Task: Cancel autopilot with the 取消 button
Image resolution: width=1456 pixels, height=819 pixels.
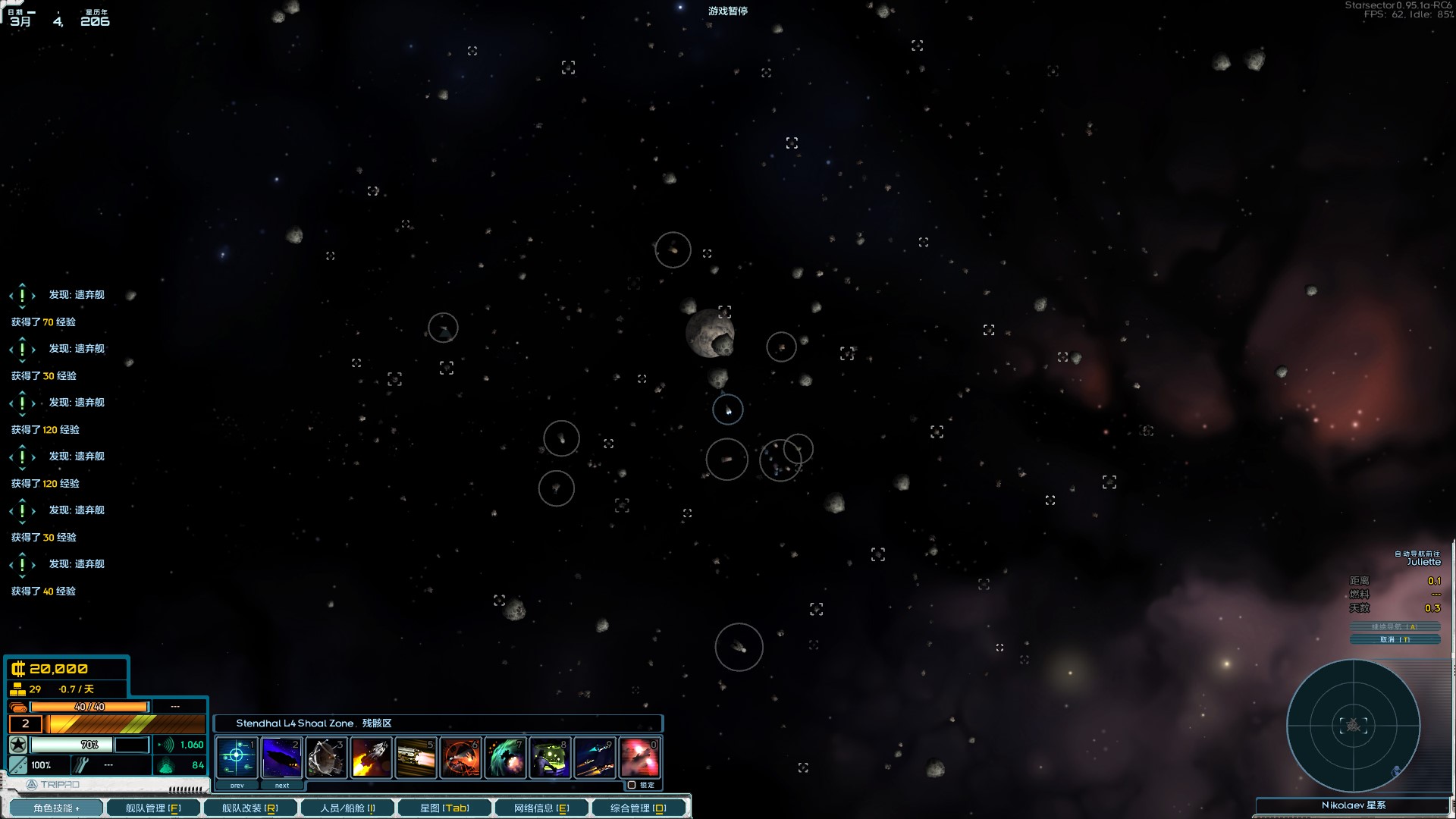Action: [1395, 639]
